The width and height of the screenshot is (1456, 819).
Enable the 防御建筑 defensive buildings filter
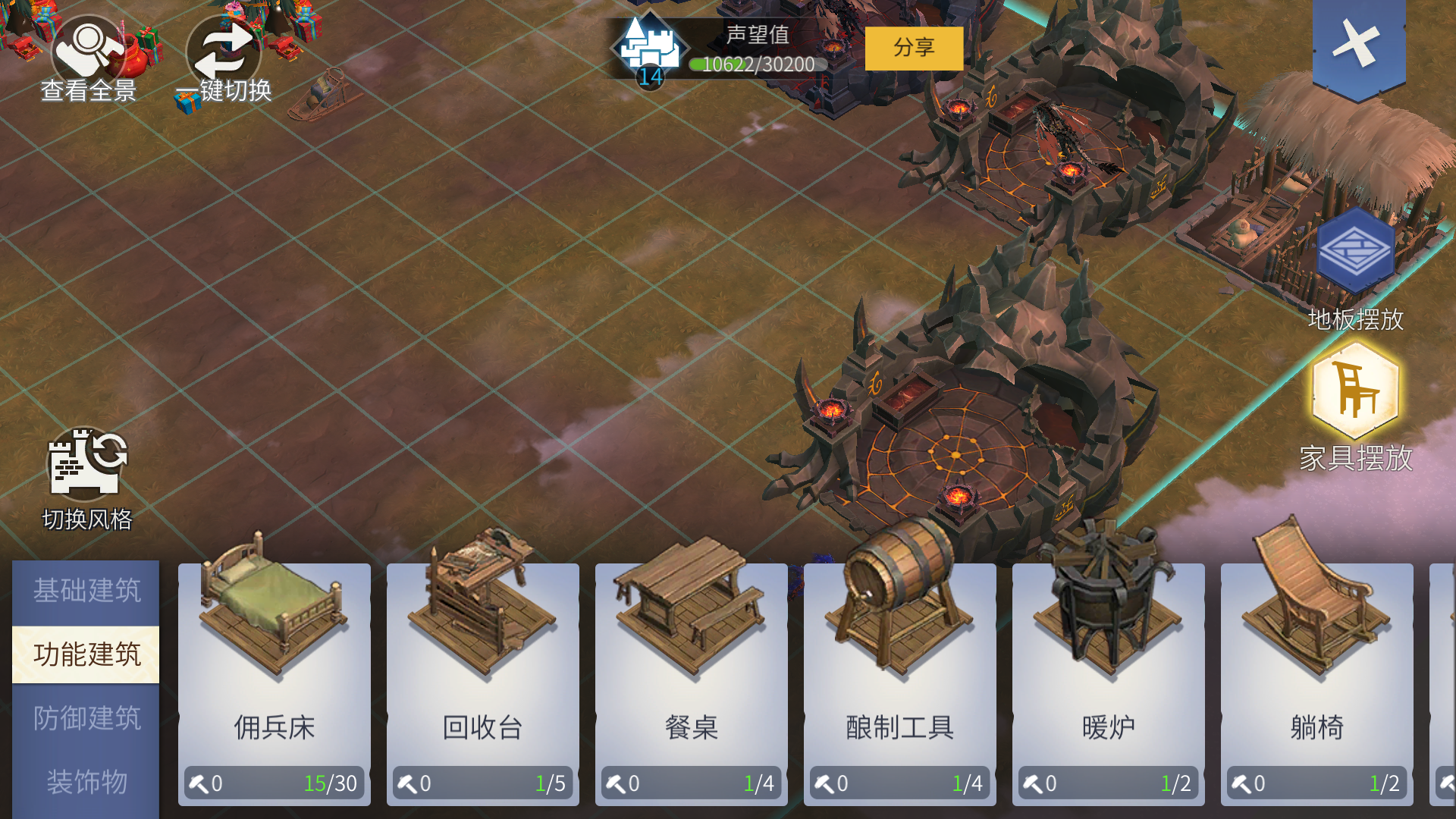click(x=86, y=716)
